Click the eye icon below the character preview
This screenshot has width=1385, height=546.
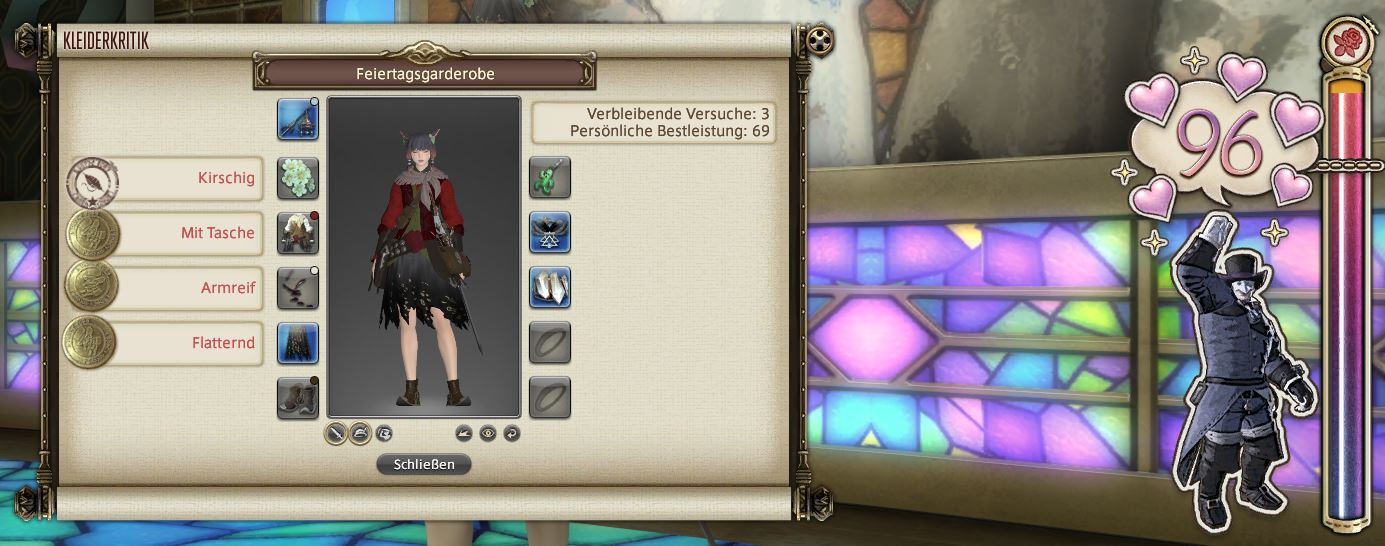click(488, 433)
